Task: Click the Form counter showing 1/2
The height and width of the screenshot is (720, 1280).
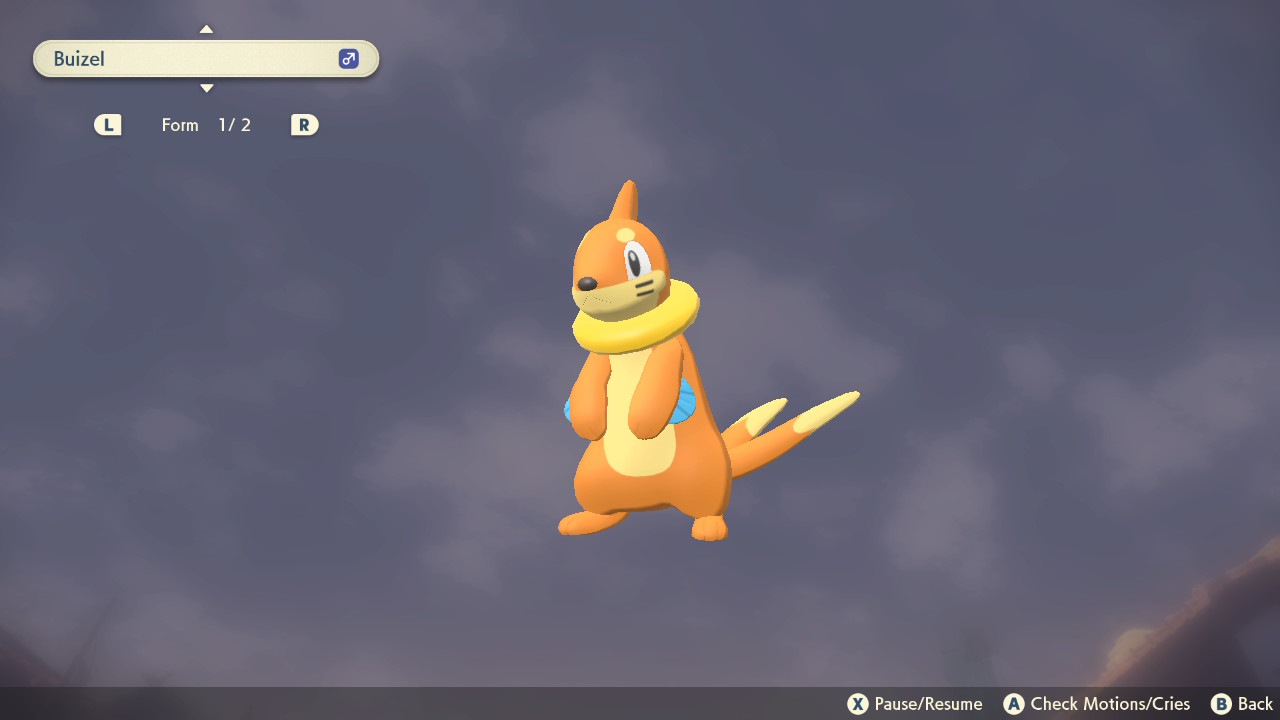Action: pyautogui.click(x=234, y=124)
